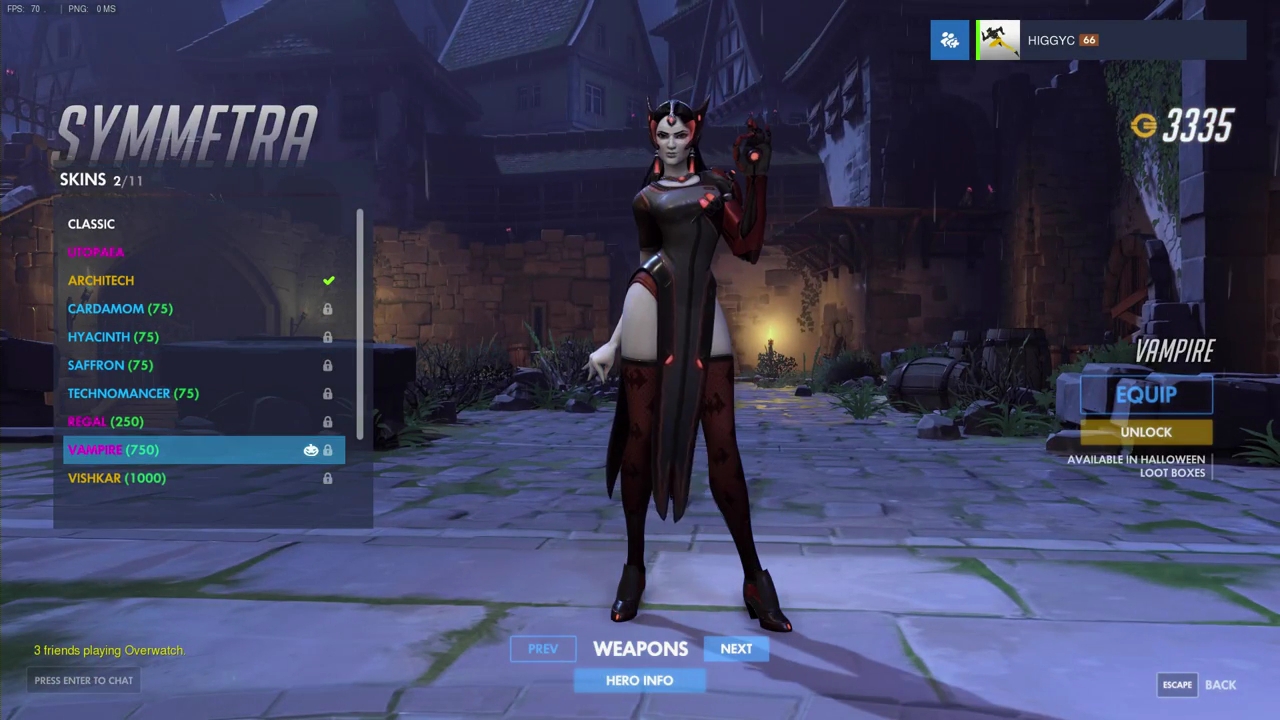Viewport: 1280px width, 720px height.
Task: Select the Architech skin
Action: [x=101, y=281]
